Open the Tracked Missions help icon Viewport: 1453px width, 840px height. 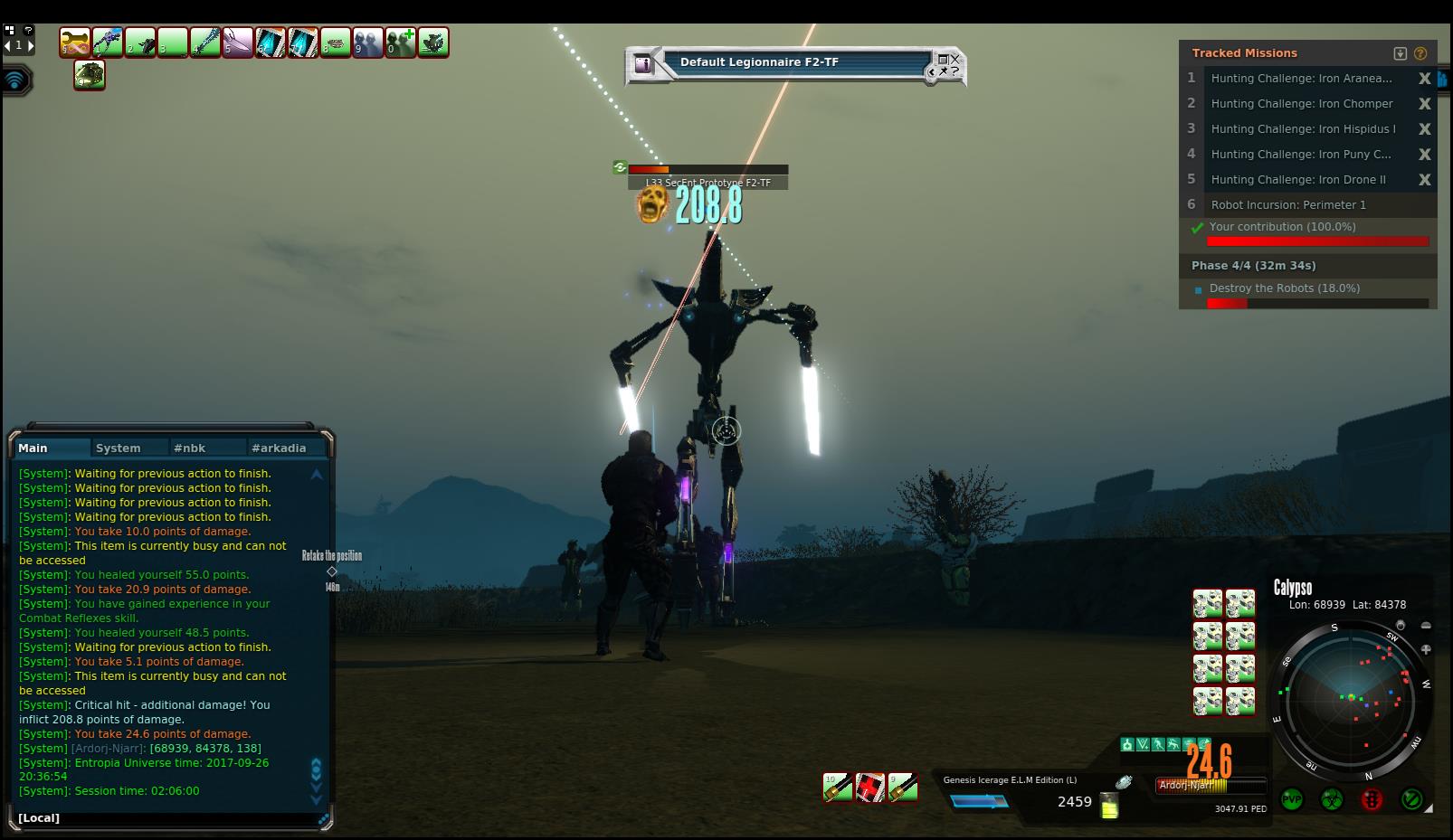1420,53
